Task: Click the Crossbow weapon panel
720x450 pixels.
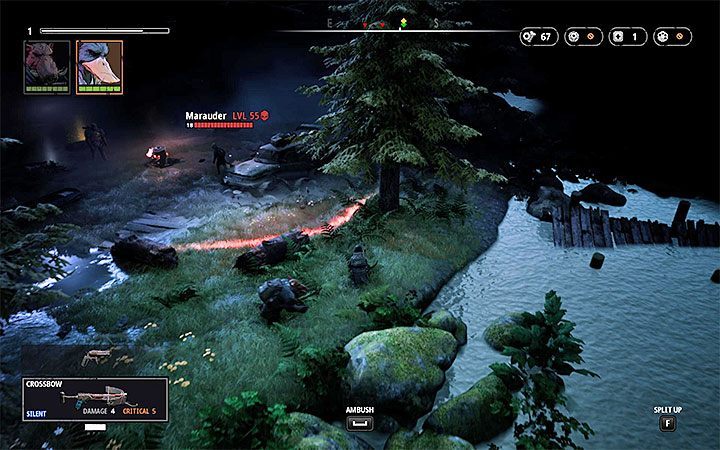Action: (x=93, y=398)
